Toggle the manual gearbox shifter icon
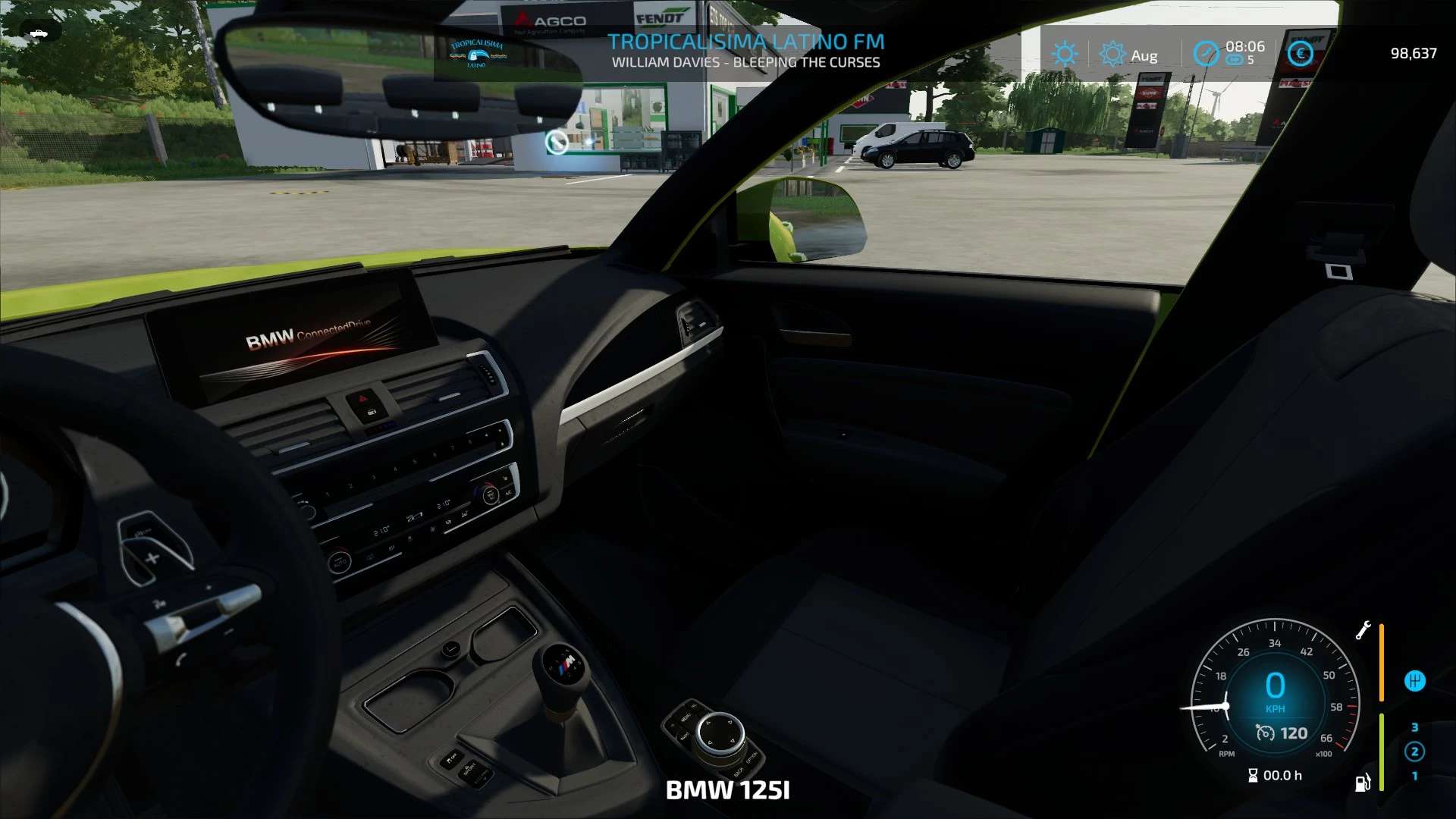This screenshot has height=819, width=1456. tap(1414, 681)
